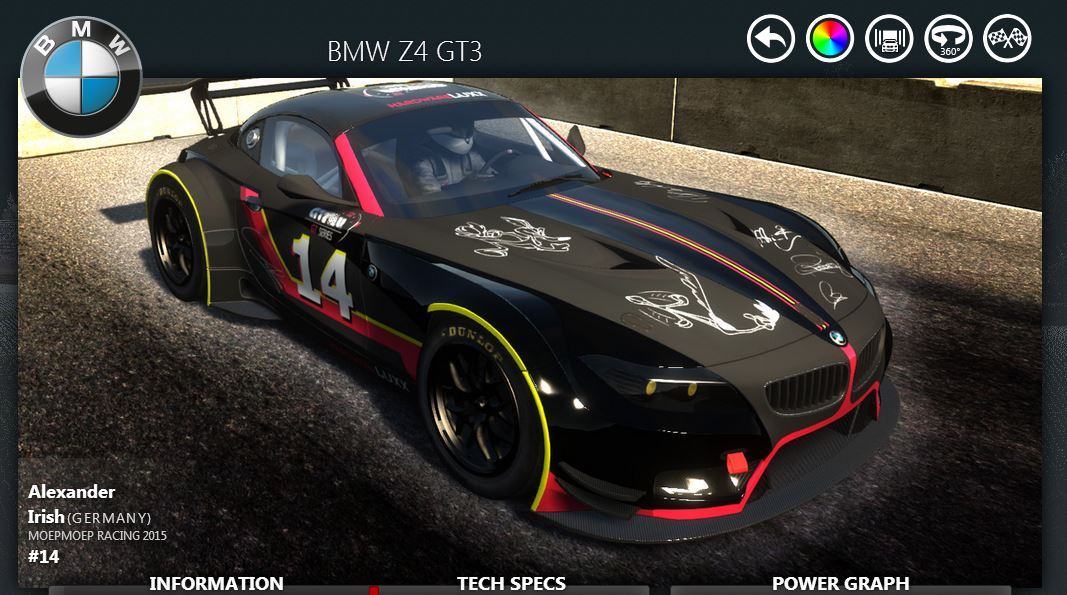The image size is (1067, 595).
Task: Switch to the Information tab
Action: 216,583
